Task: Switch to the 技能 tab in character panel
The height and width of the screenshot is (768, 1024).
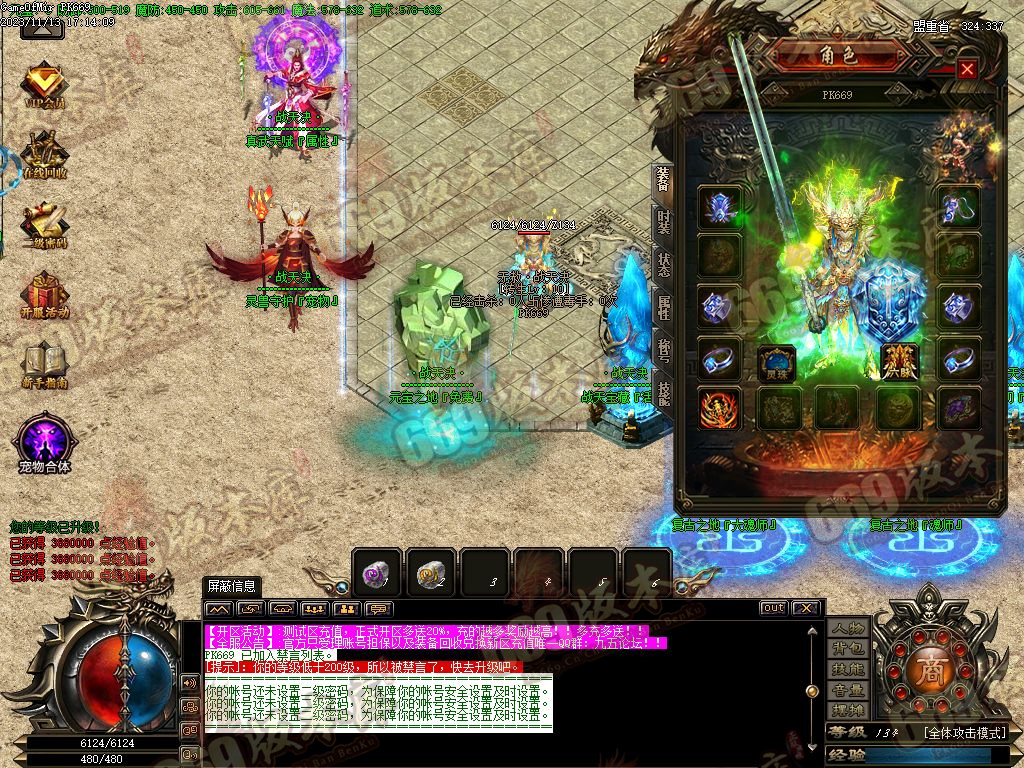Action: tap(663, 393)
